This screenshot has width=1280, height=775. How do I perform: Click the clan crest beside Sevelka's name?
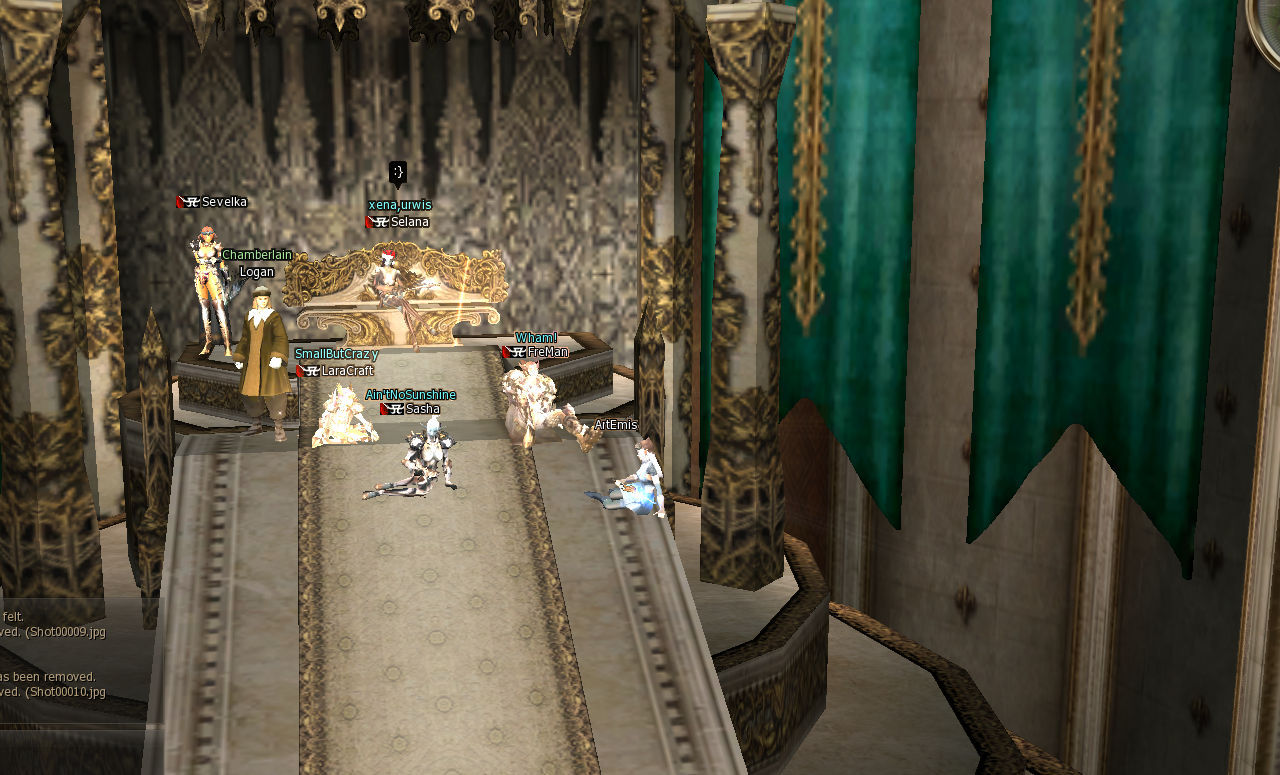[x=192, y=201]
